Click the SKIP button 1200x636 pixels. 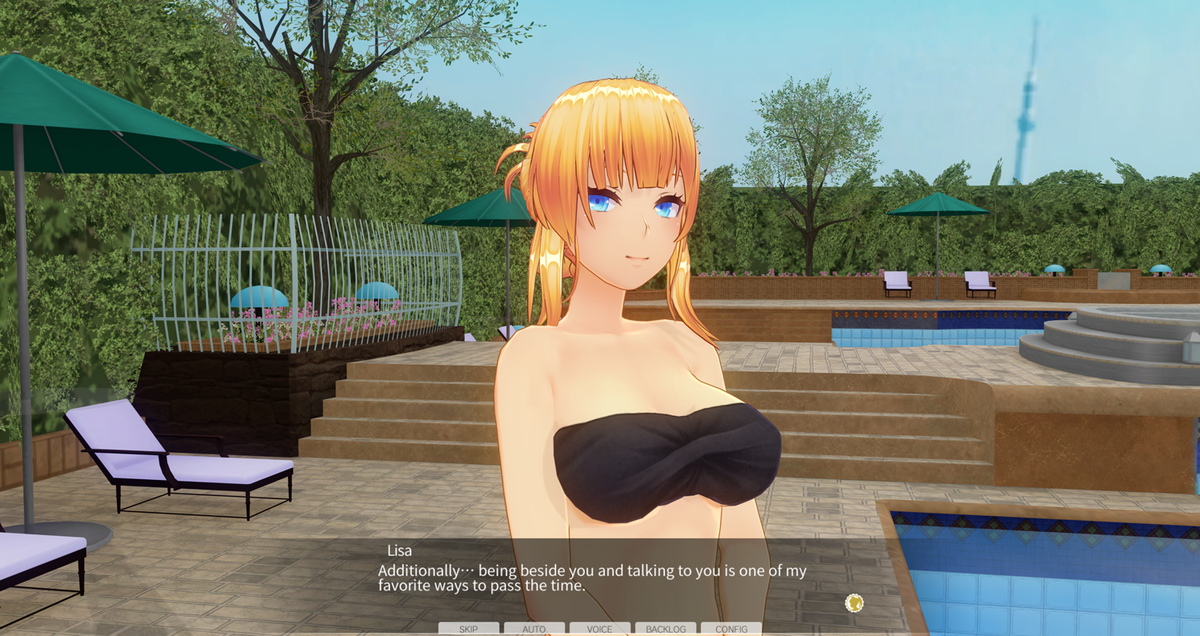[468, 628]
